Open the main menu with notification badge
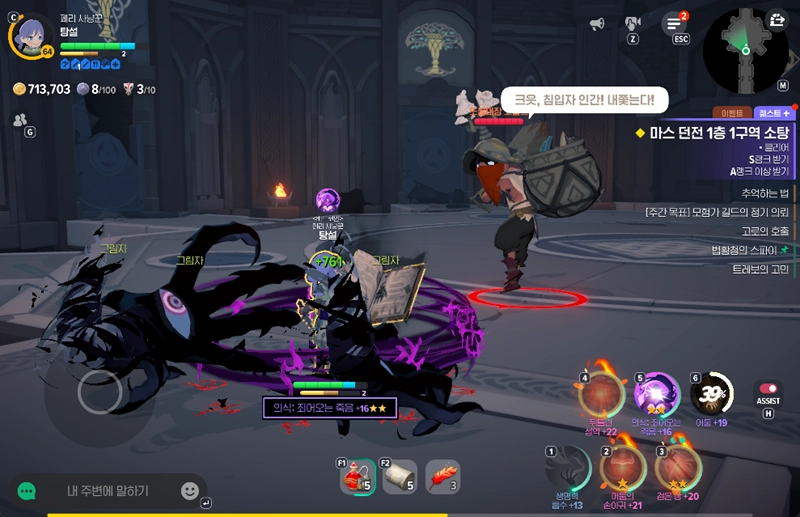800x517 pixels. 675,24
